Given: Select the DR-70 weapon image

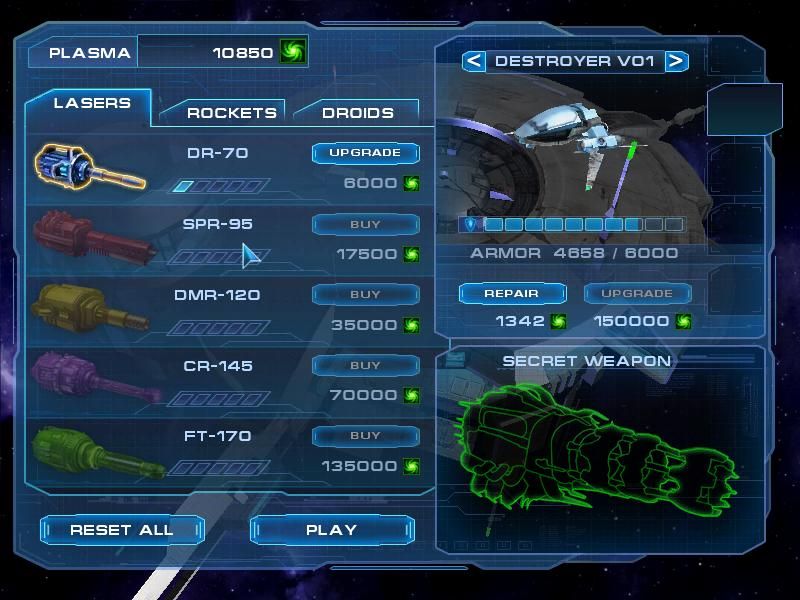Looking at the screenshot, I should (x=90, y=165).
